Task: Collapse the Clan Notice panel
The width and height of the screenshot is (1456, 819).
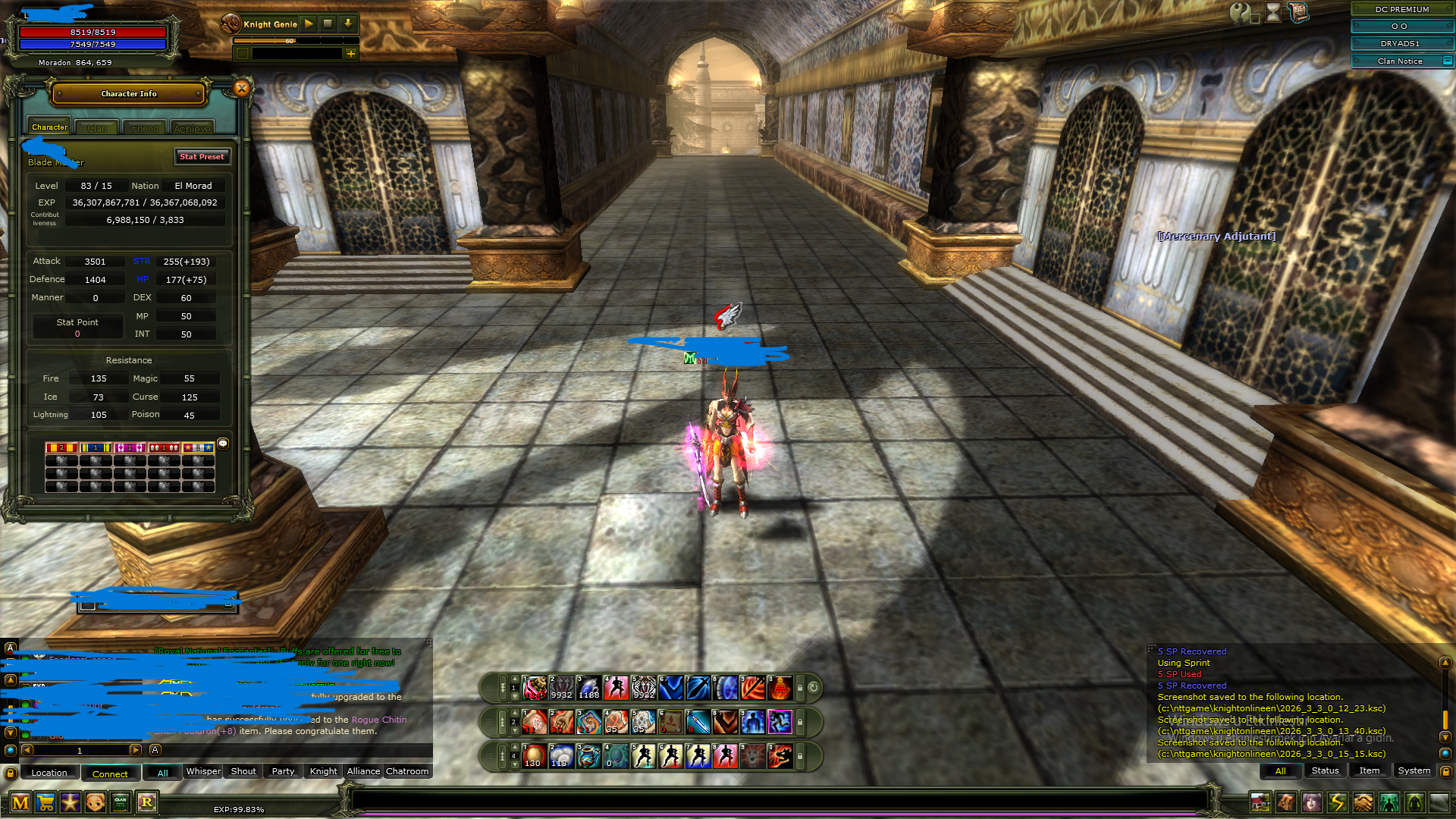Action: (1447, 61)
